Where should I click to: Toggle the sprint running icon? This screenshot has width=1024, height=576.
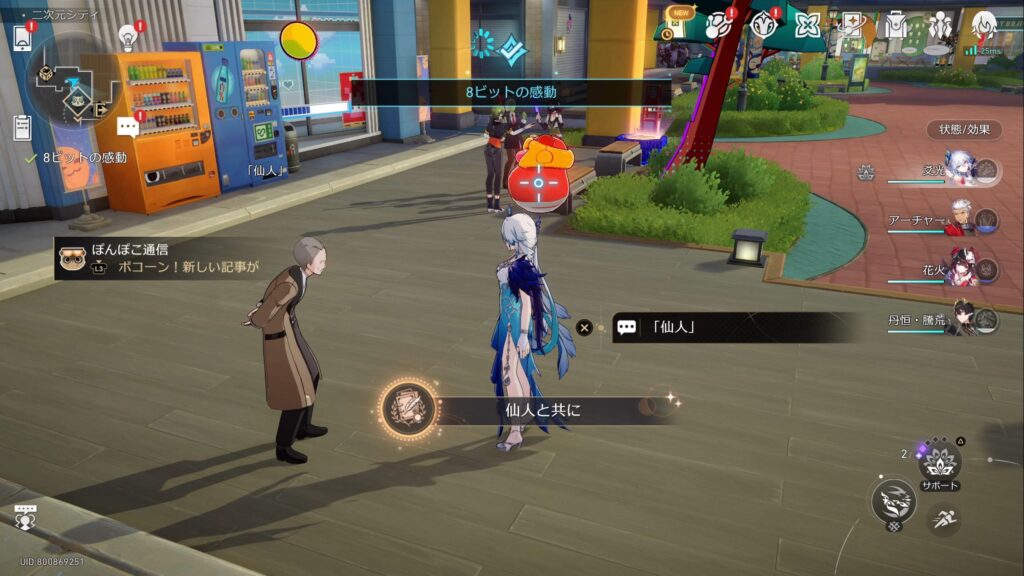(944, 518)
